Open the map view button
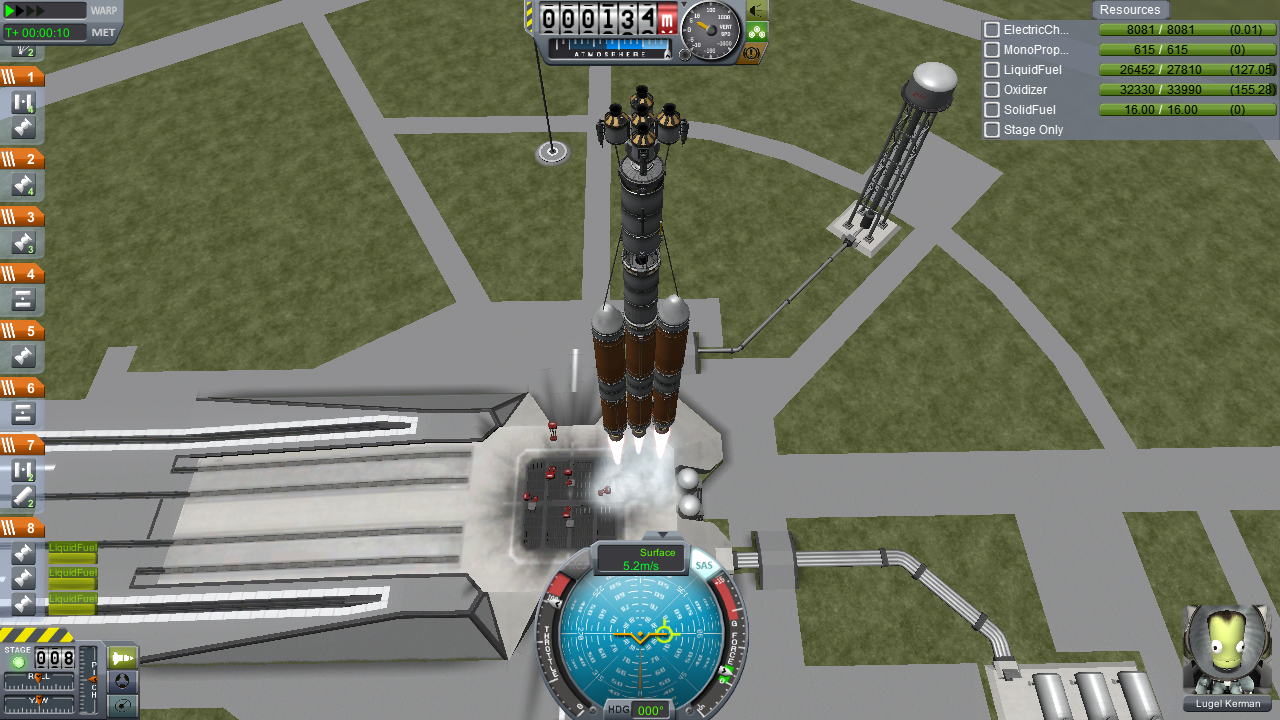 [122, 706]
